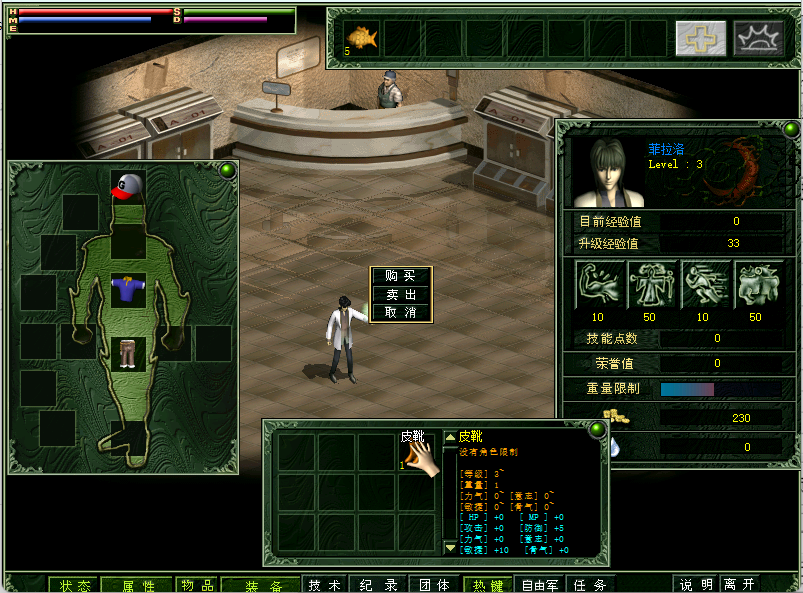Show the 纪录 (Record) panel
803x593 pixels.
[380, 585]
